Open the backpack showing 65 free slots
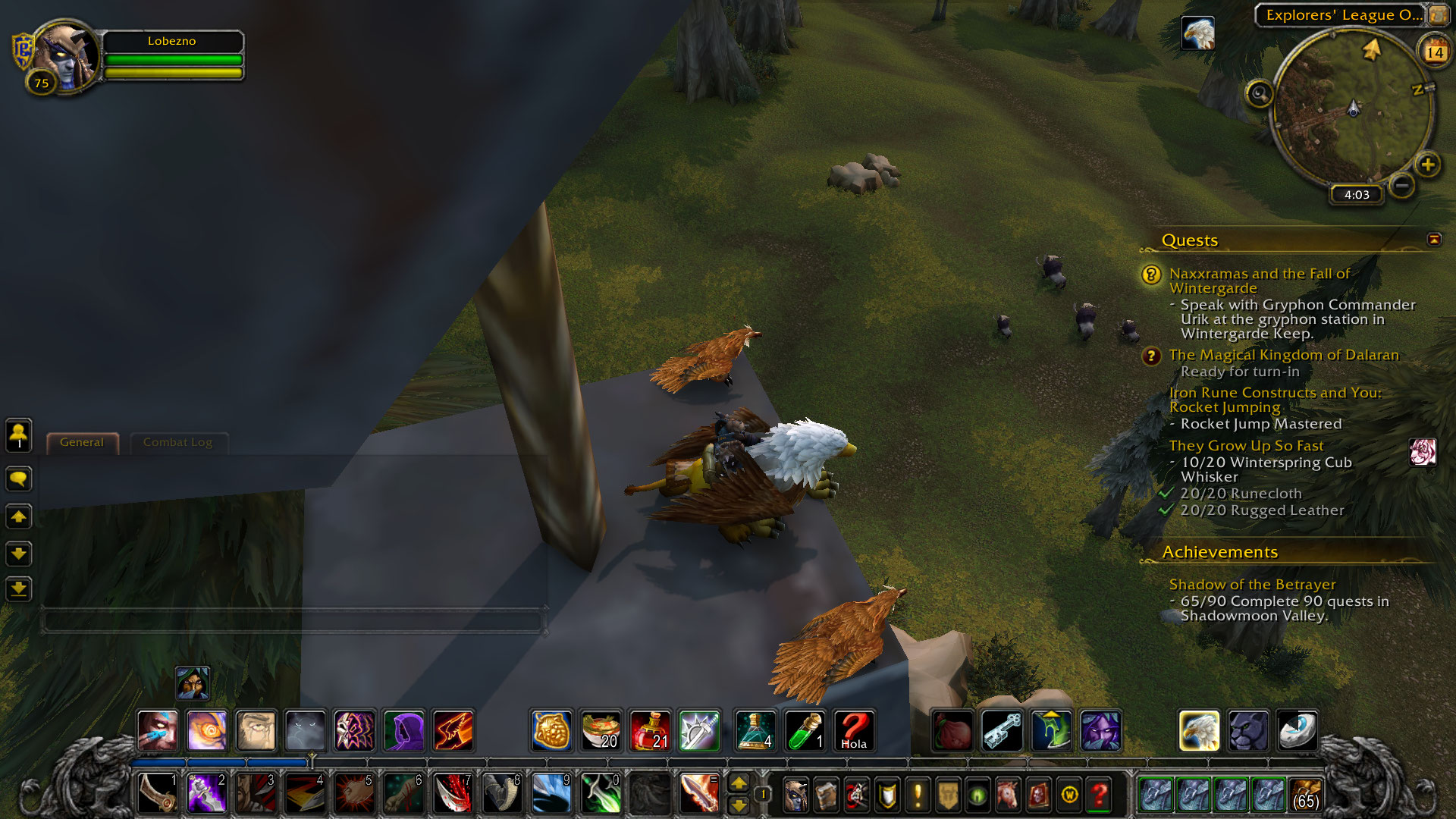This screenshot has height=819, width=1456. click(x=1305, y=794)
